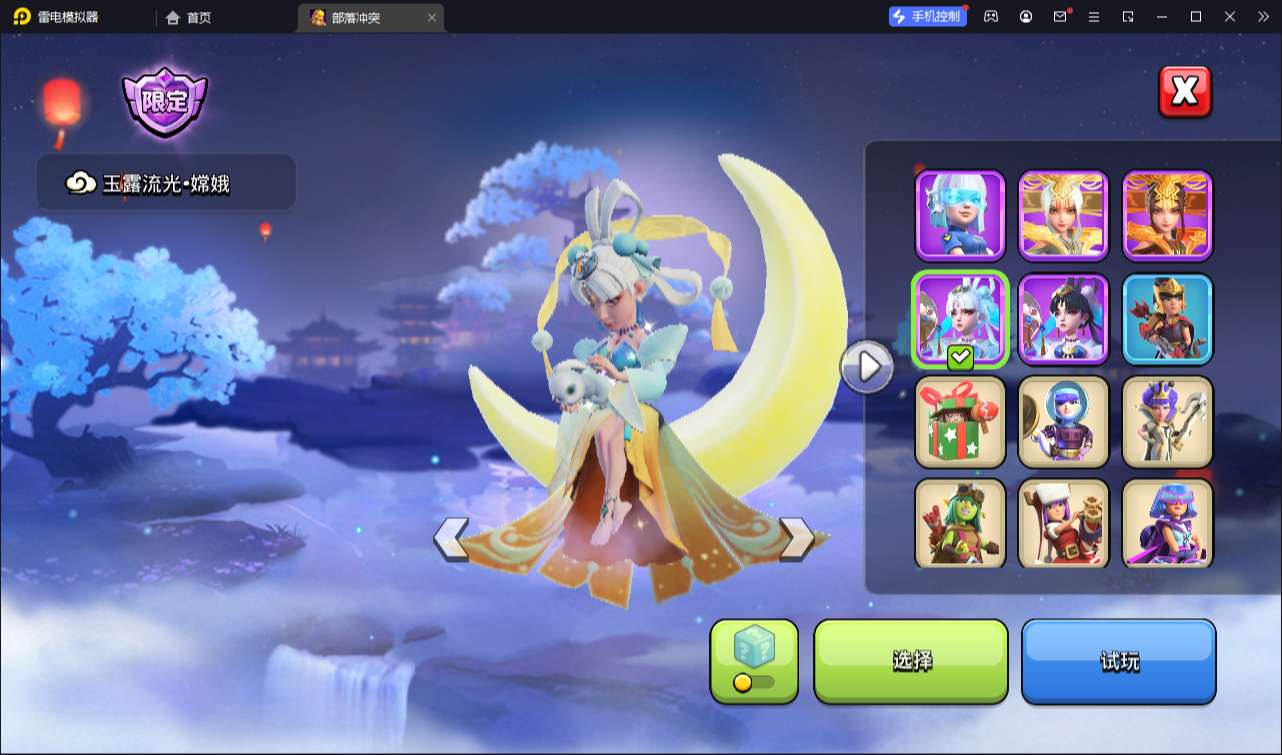Show the next skin with the right arrow
Viewport: 1282px width, 755px height.
pyautogui.click(x=796, y=539)
